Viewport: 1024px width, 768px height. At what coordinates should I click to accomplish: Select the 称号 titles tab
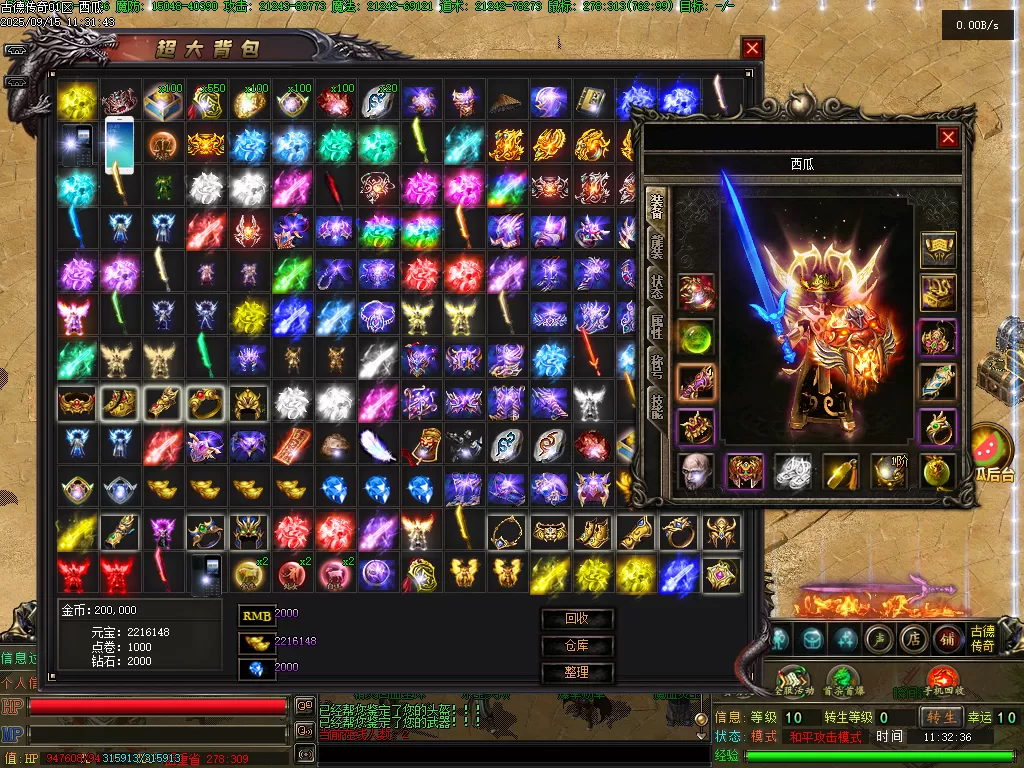tap(657, 370)
